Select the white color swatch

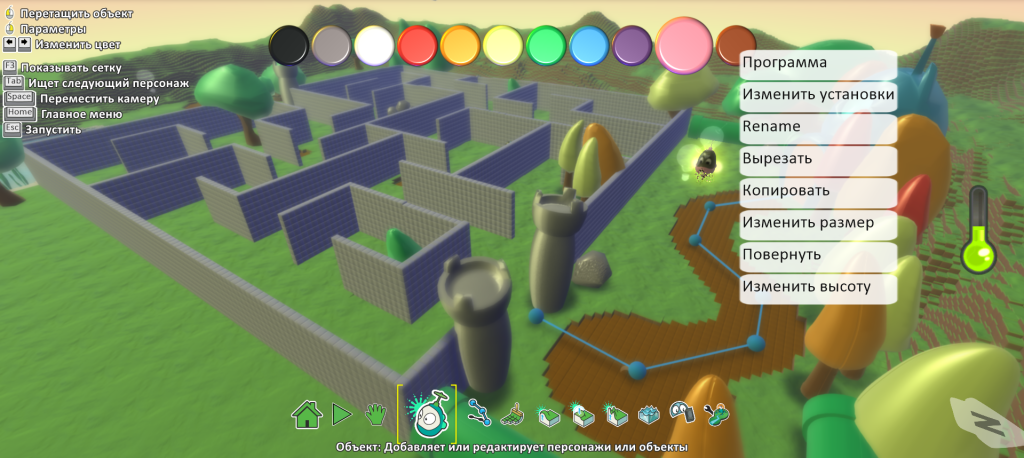point(374,45)
